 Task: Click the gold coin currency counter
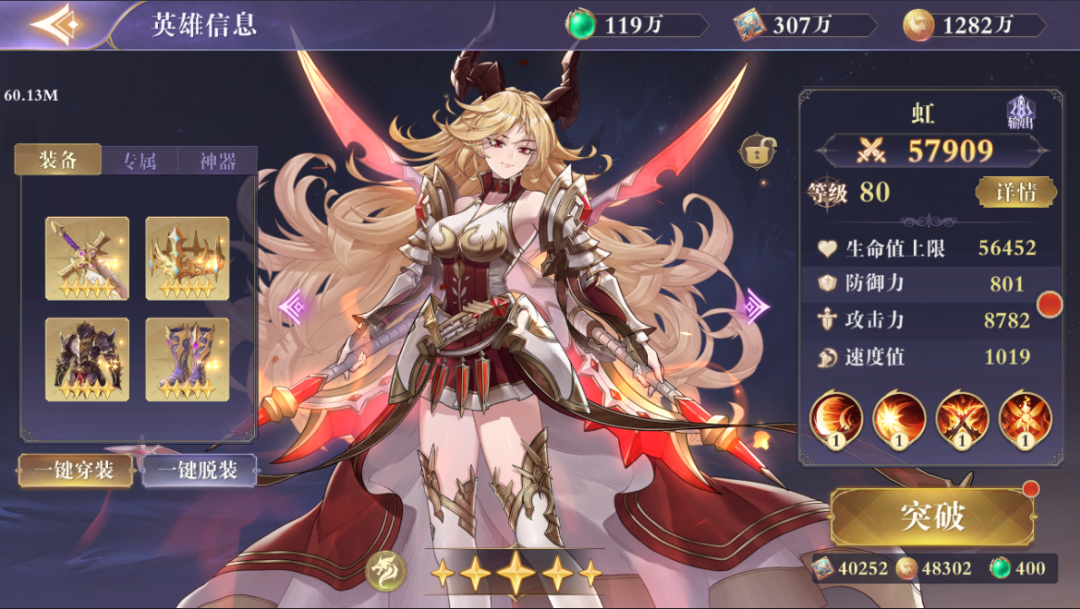[974, 25]
